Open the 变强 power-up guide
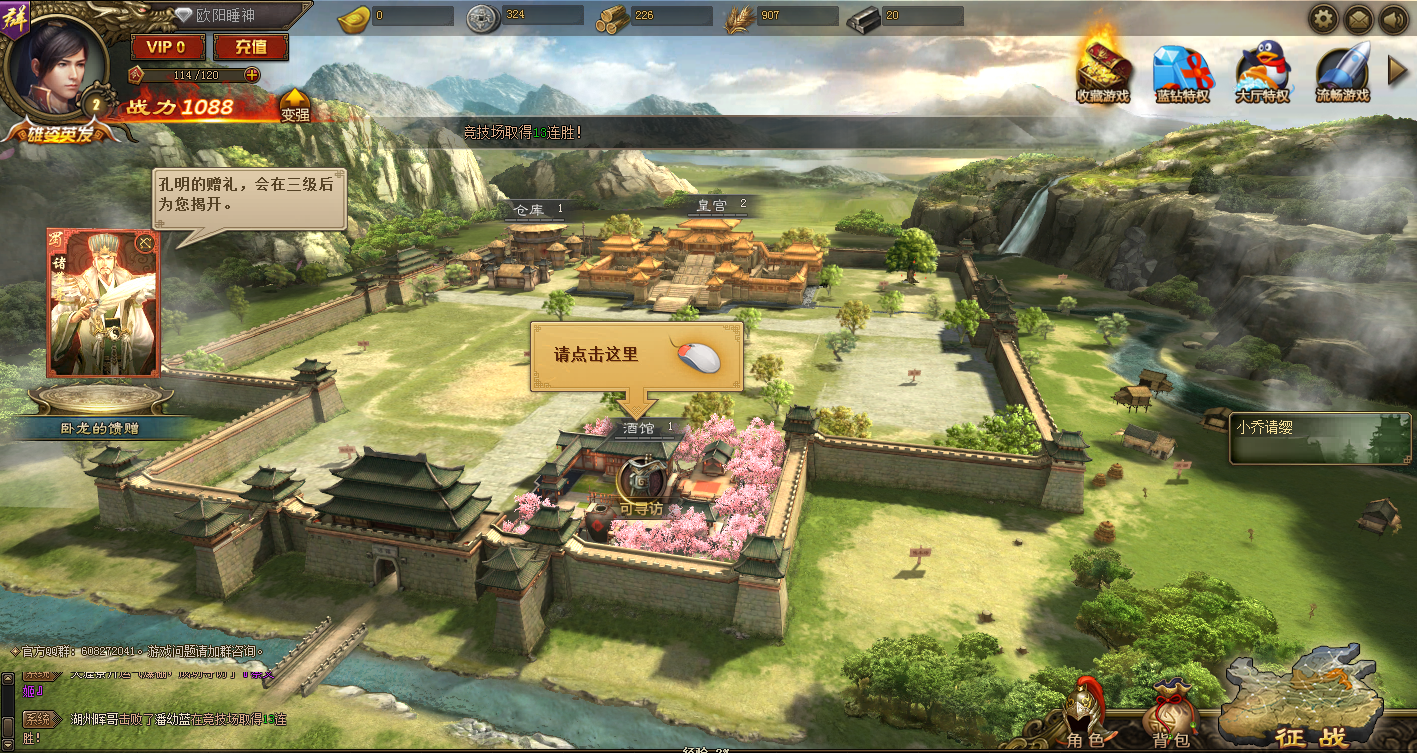1417x753 pixels. (x=294, y=105)
